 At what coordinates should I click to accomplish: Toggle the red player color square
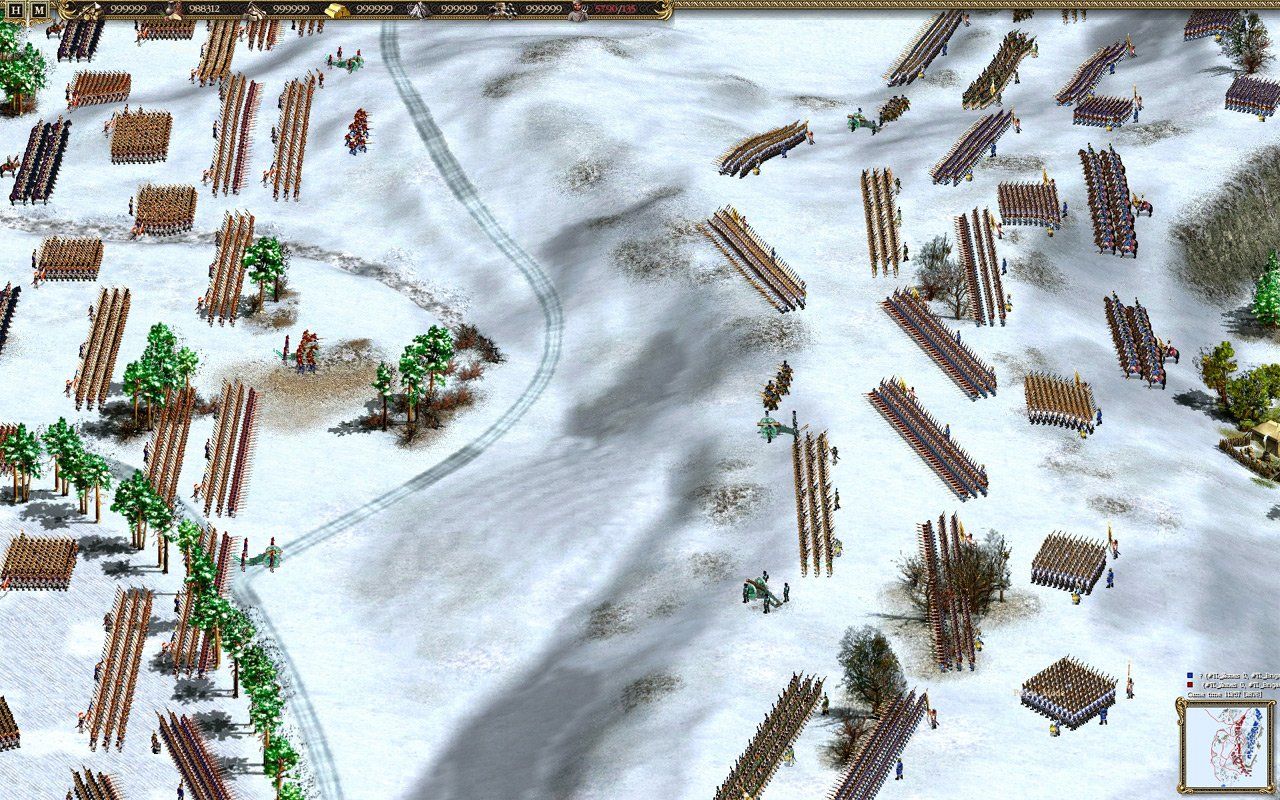1190,684
